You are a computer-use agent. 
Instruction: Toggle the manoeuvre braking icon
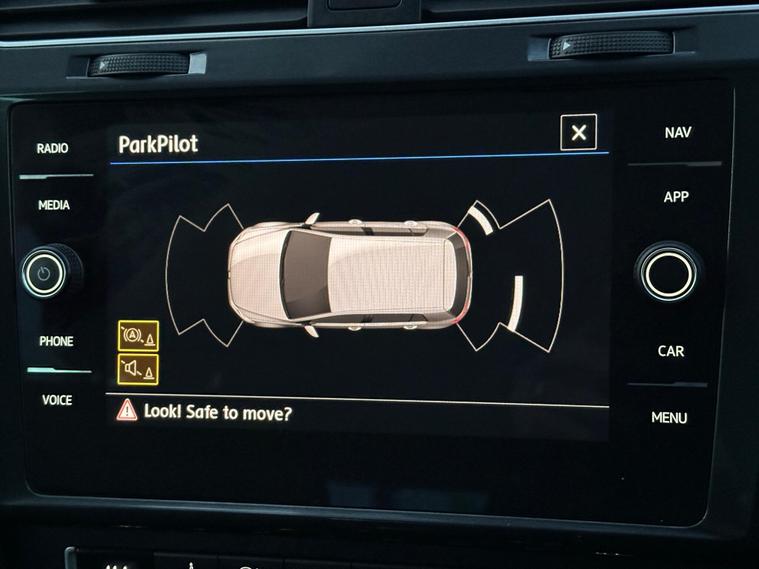point(138,336)
